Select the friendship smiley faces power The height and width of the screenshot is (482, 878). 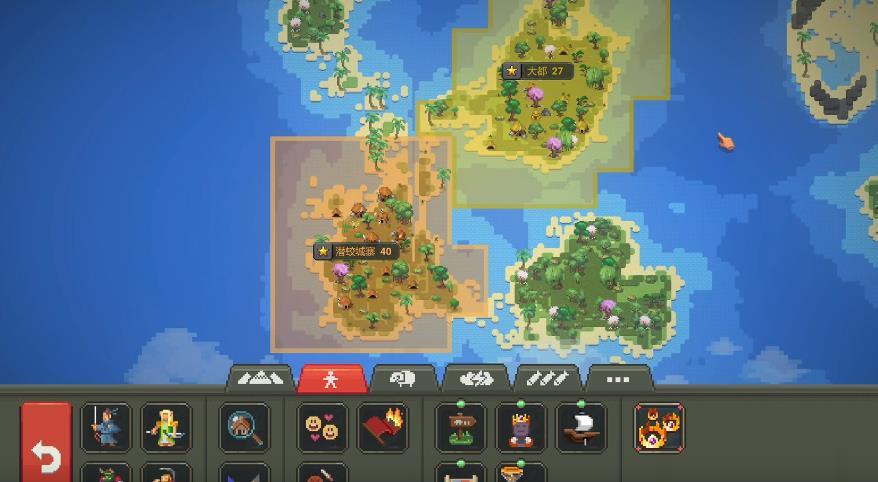322,427
